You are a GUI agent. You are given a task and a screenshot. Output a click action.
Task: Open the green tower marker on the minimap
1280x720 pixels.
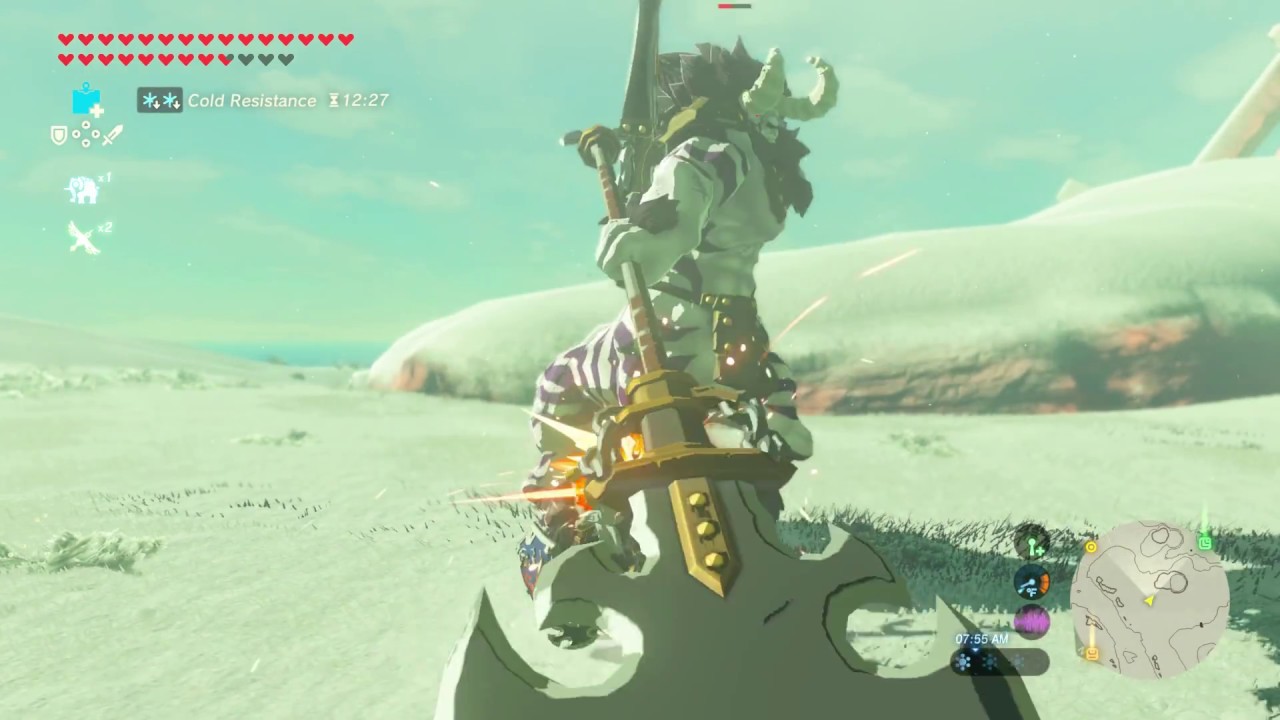click(x=1205, y=542)
